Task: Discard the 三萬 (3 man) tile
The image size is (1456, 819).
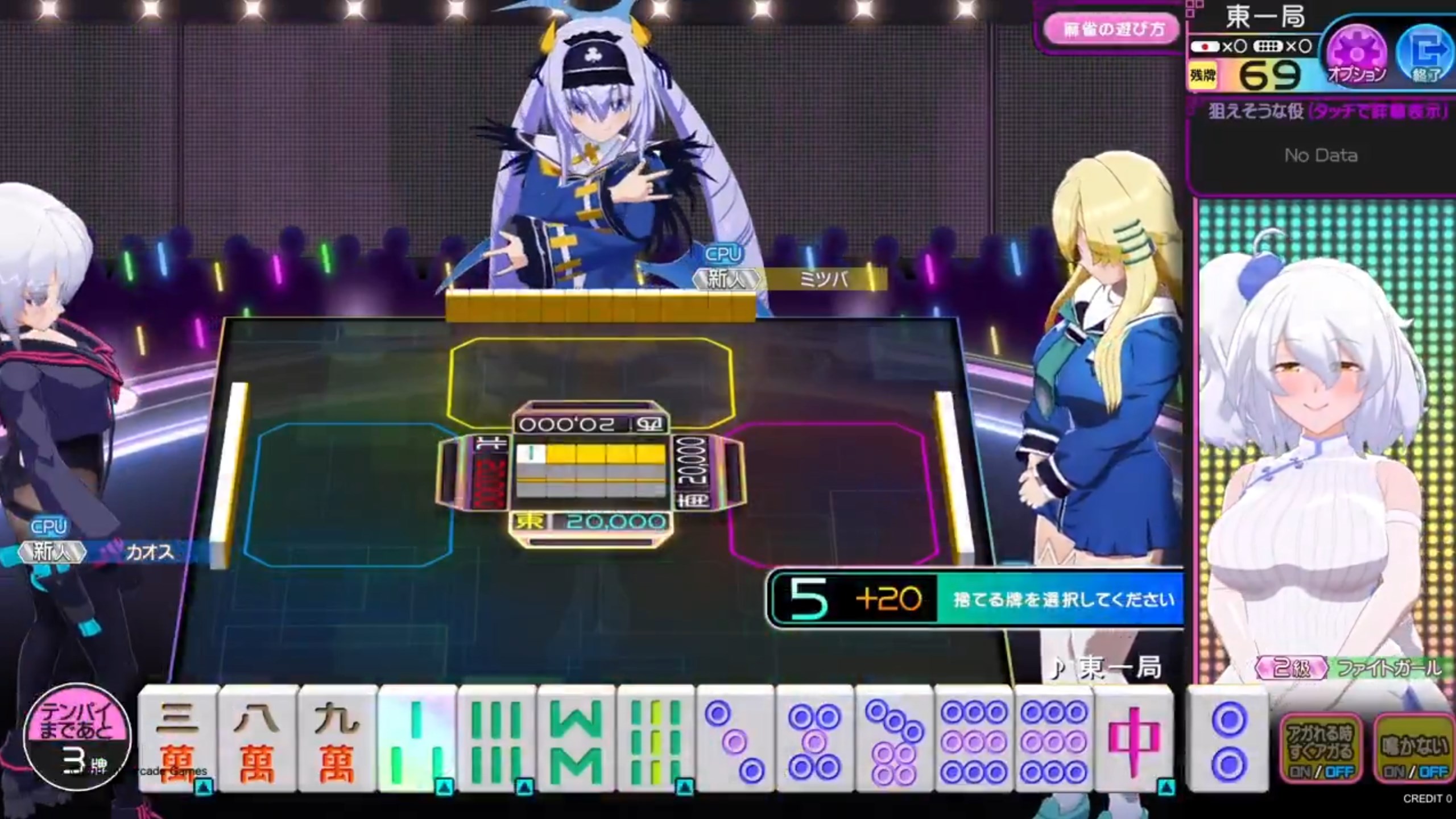Action: 177,739
